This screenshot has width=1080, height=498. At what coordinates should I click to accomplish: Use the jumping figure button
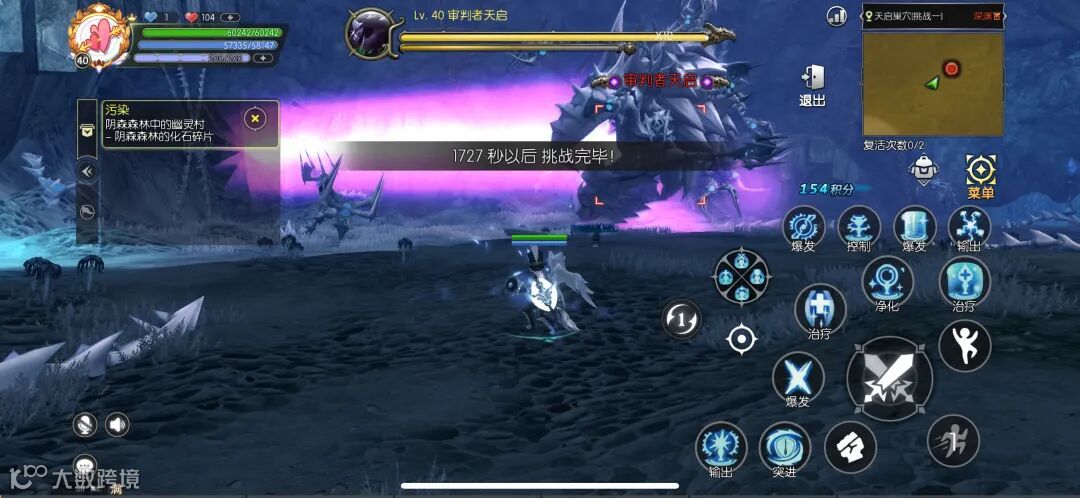click(x=964, y=345)
